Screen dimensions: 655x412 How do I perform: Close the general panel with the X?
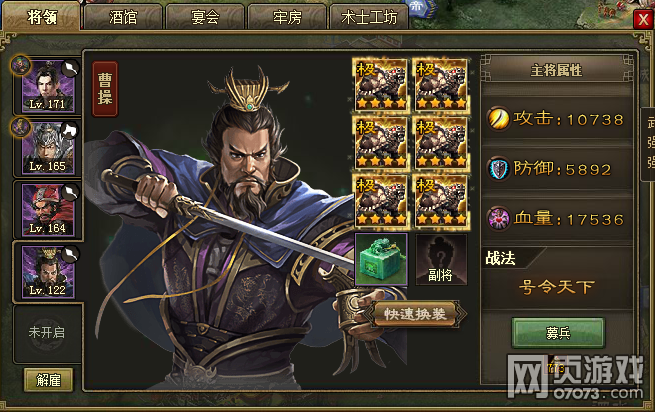click(643, 18)
